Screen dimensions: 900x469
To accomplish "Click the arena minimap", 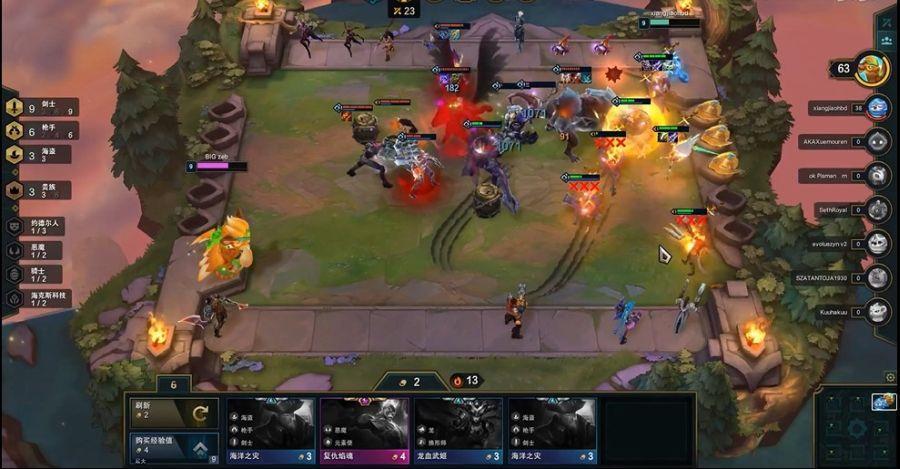I will coord(855,428).
